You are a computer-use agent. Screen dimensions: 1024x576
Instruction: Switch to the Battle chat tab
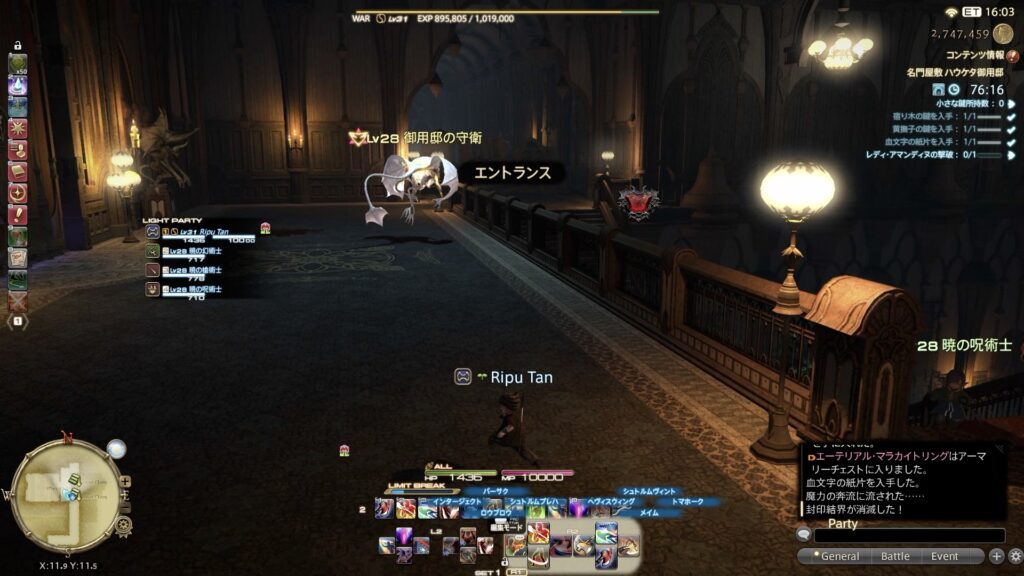[895, 556]
